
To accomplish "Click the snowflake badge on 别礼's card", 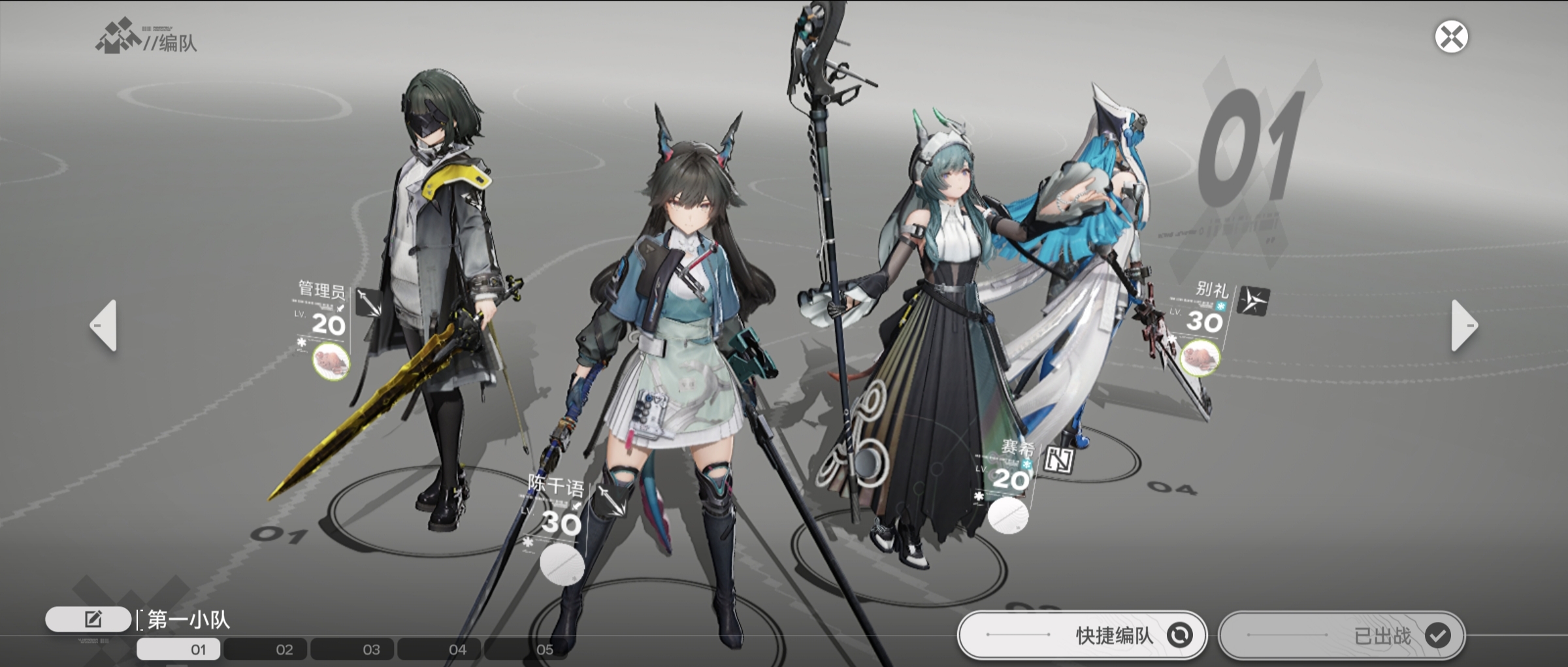I will [1220, 306].
